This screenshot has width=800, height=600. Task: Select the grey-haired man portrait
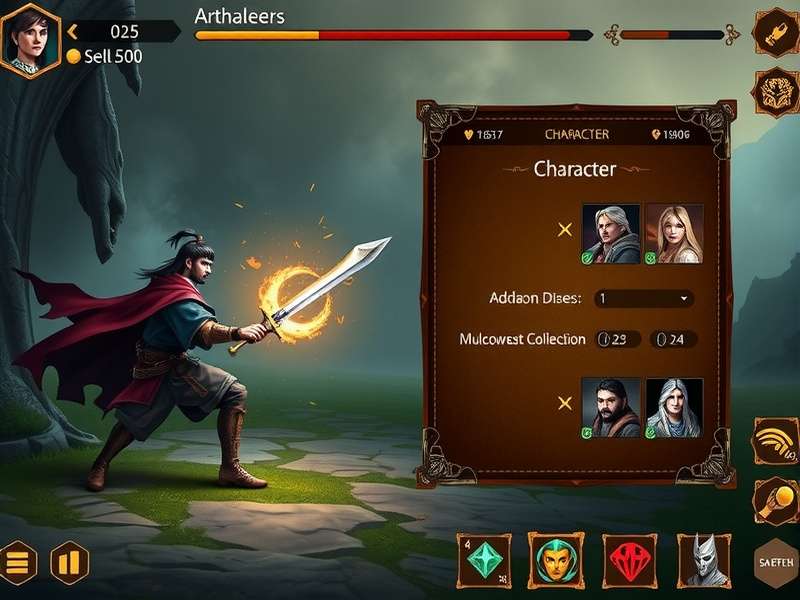(611, 234)
